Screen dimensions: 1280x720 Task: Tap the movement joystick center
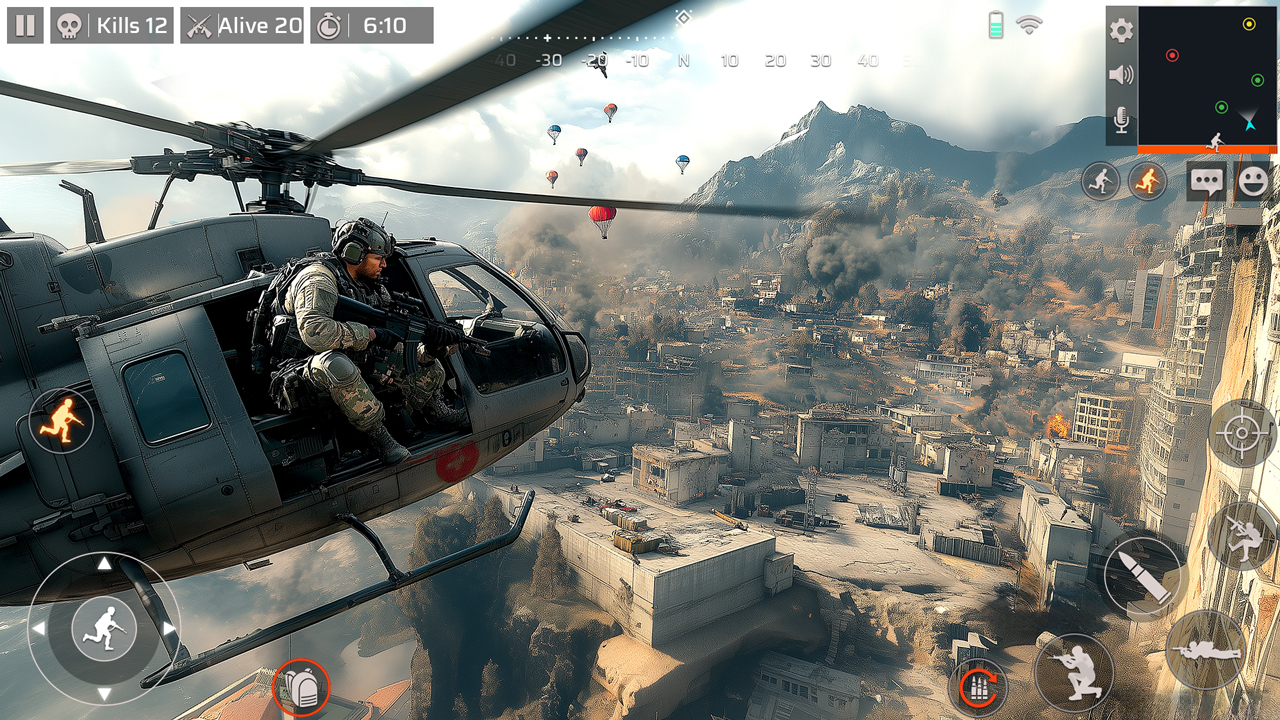[x=104, y=628]
